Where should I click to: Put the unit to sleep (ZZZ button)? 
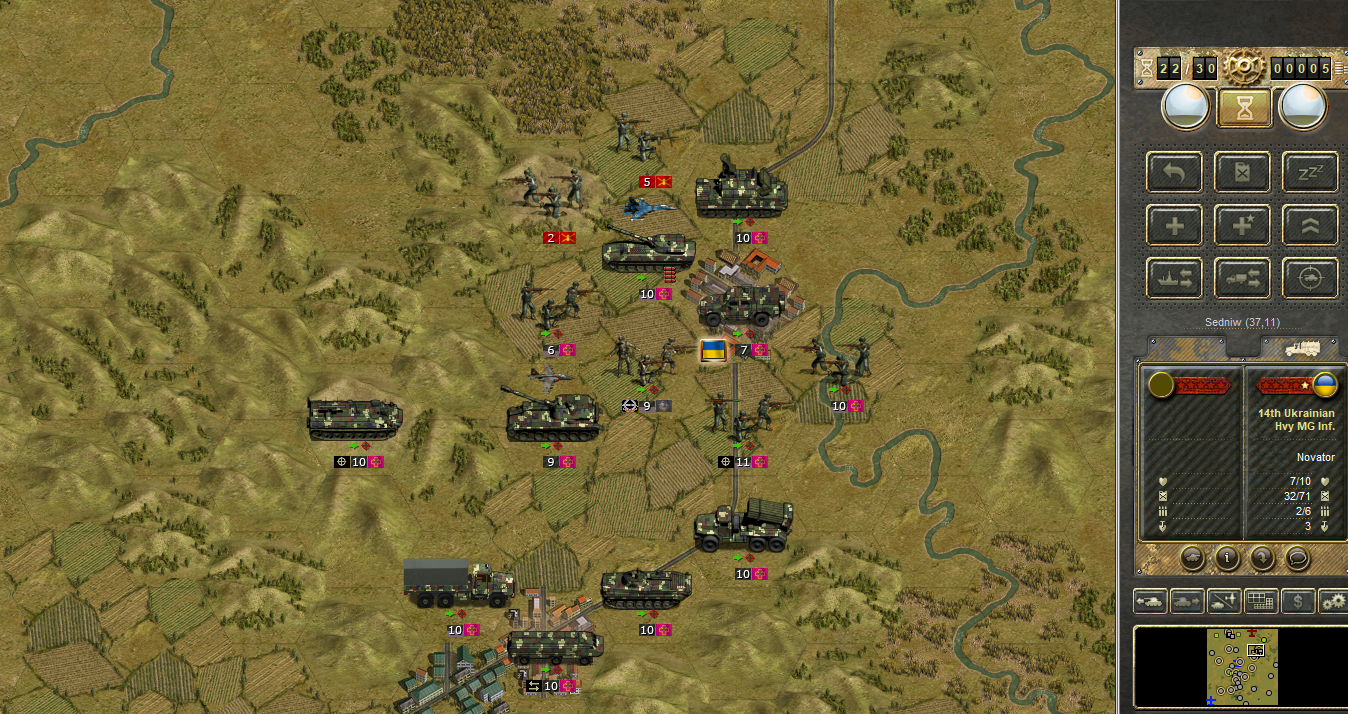1310,172
